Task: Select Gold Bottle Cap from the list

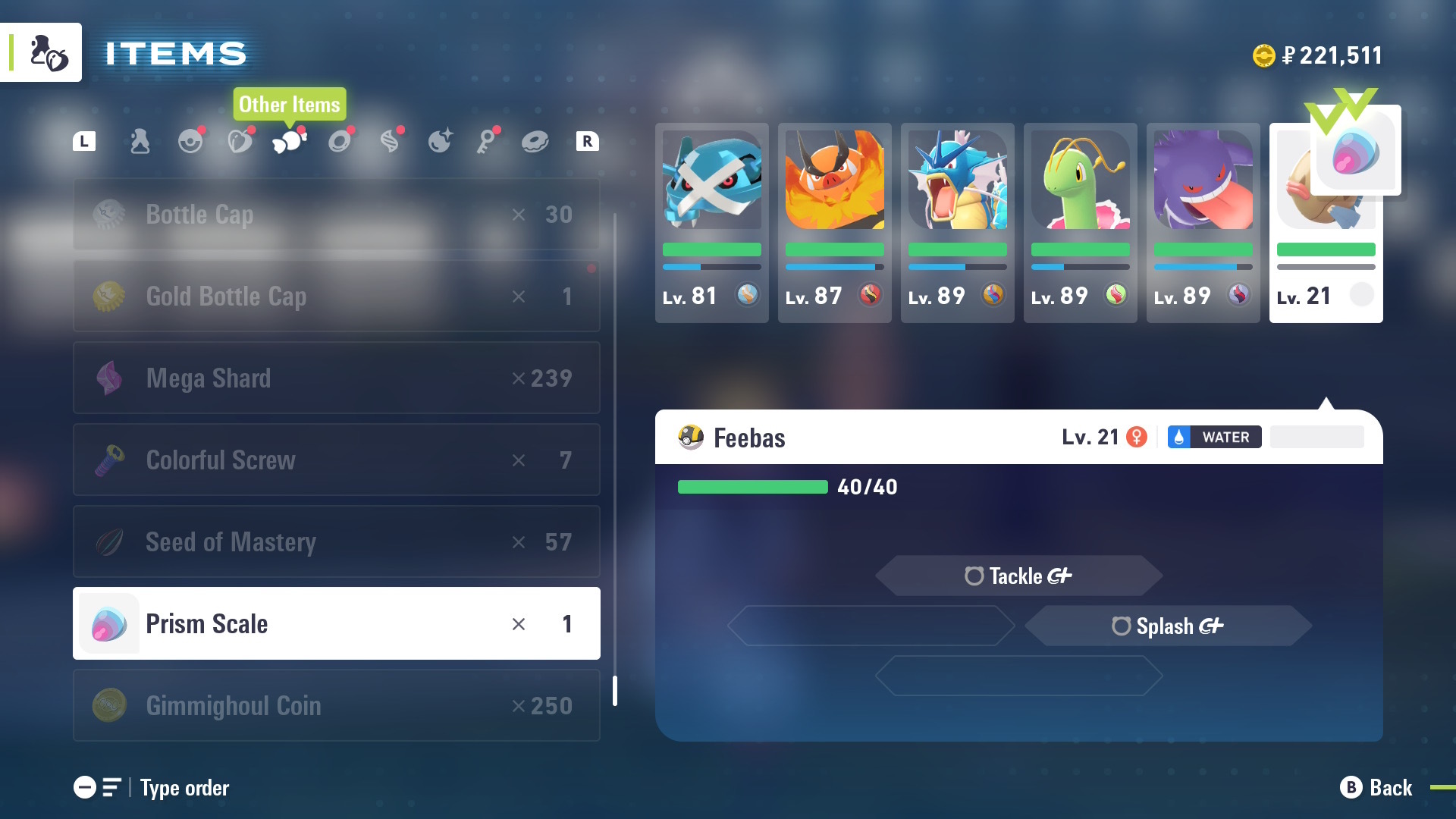Action: point(336,296)
